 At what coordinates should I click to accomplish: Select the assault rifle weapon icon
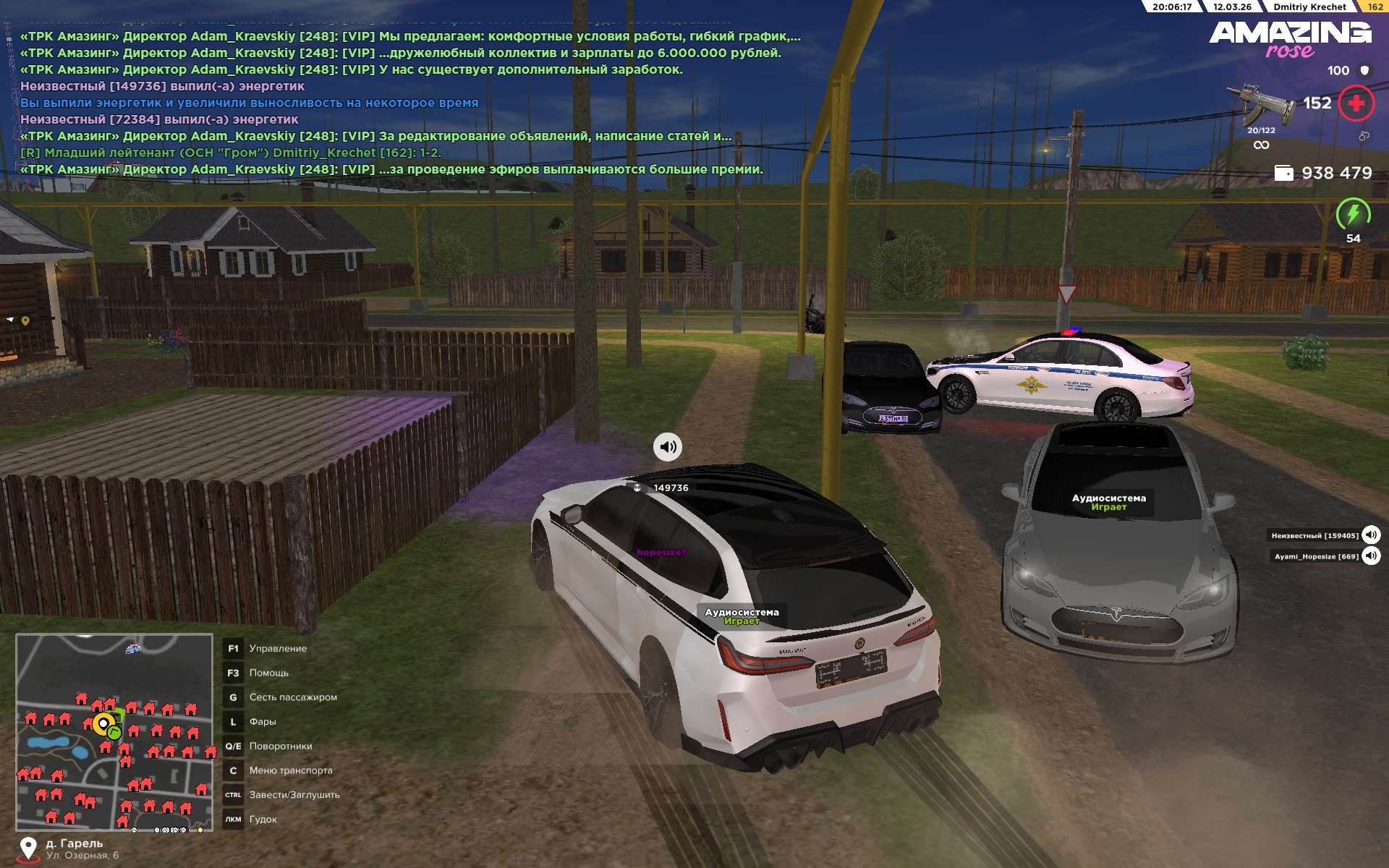coord(1260,103)
